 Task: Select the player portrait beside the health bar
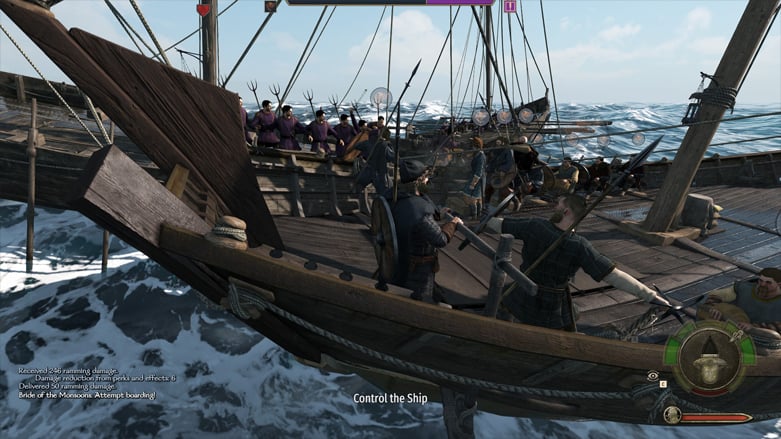pos(672,414)
